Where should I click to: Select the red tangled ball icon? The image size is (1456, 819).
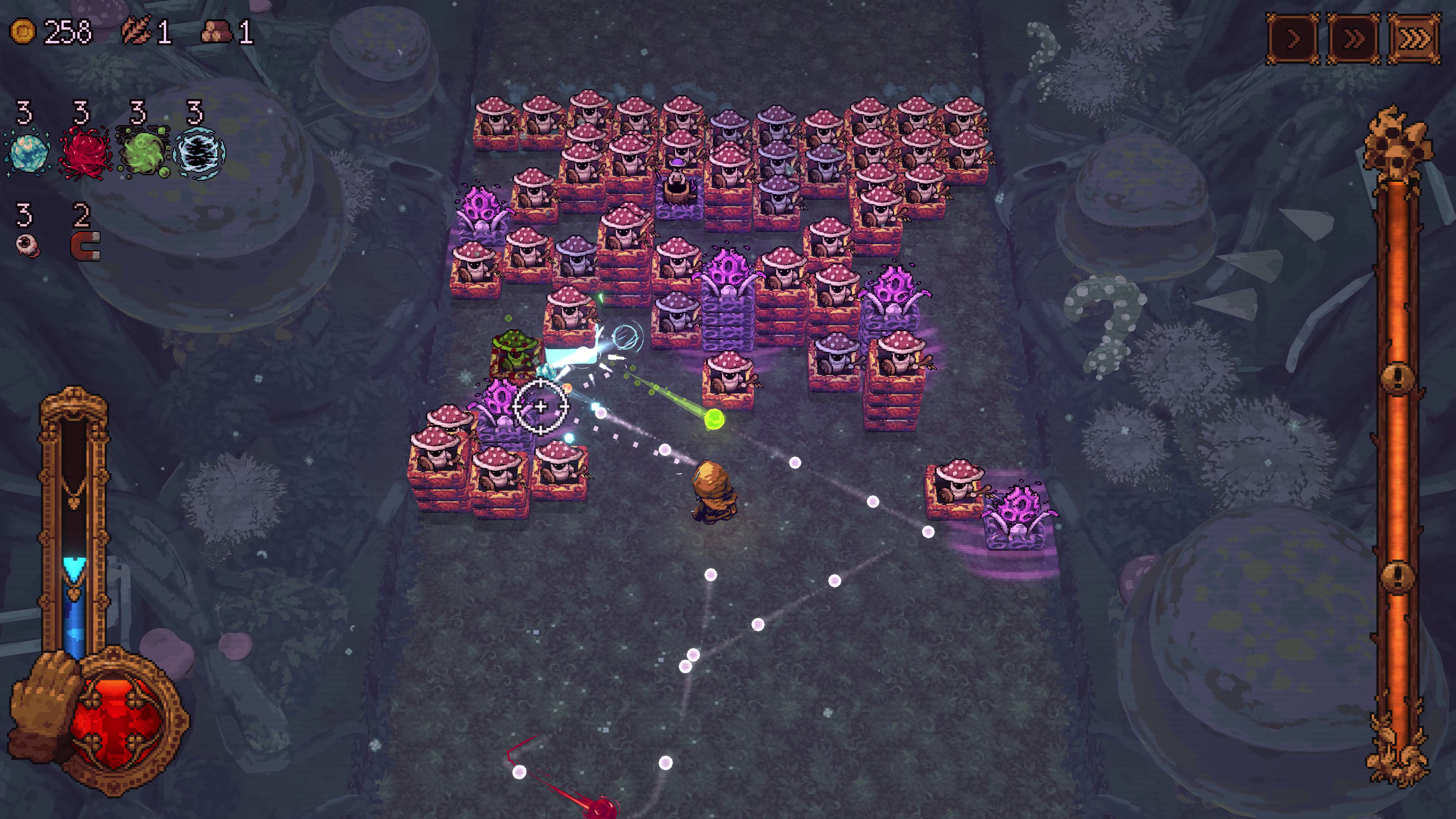tap(85, 152)
